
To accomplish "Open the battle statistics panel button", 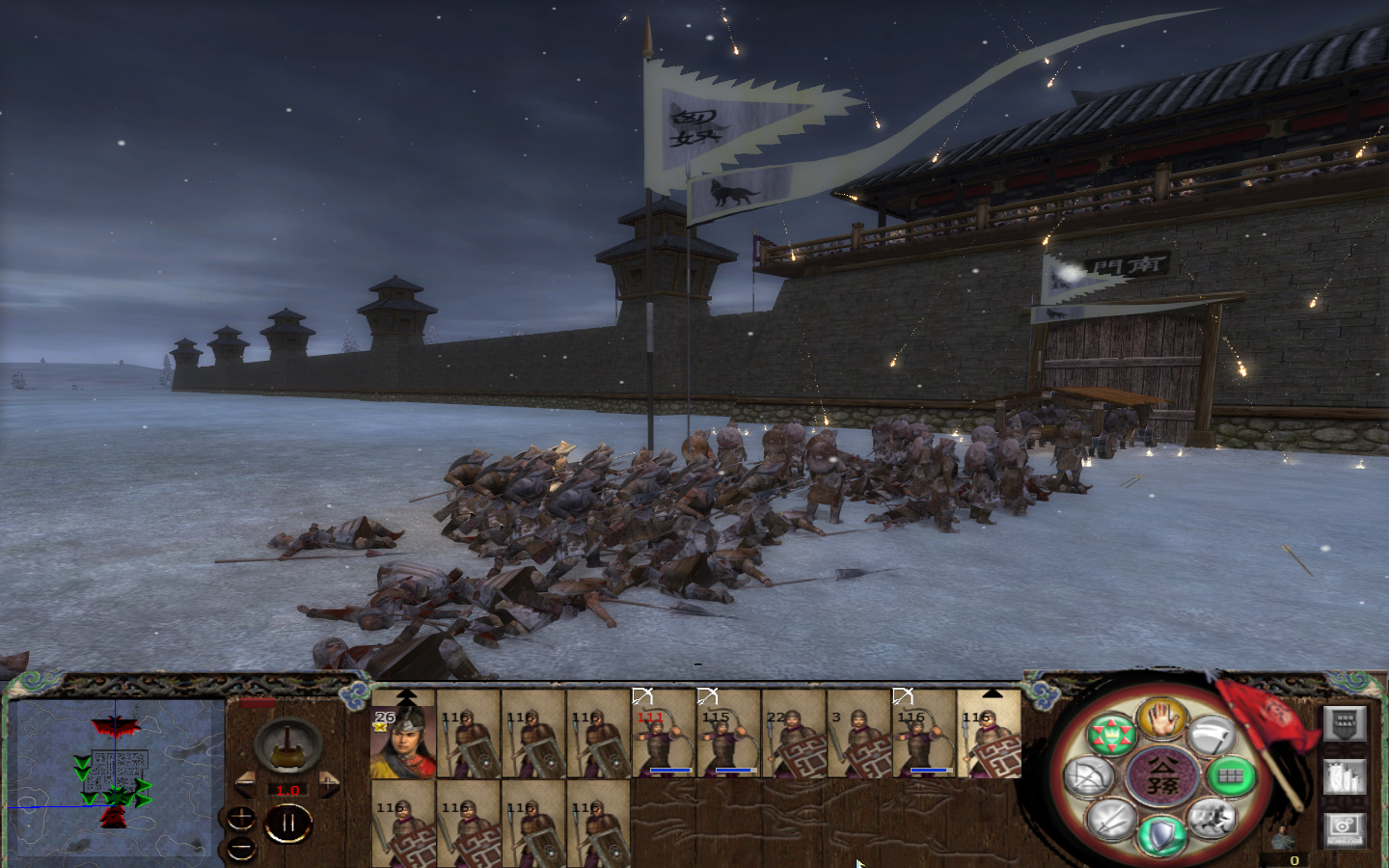I will tap(1345, 775).
